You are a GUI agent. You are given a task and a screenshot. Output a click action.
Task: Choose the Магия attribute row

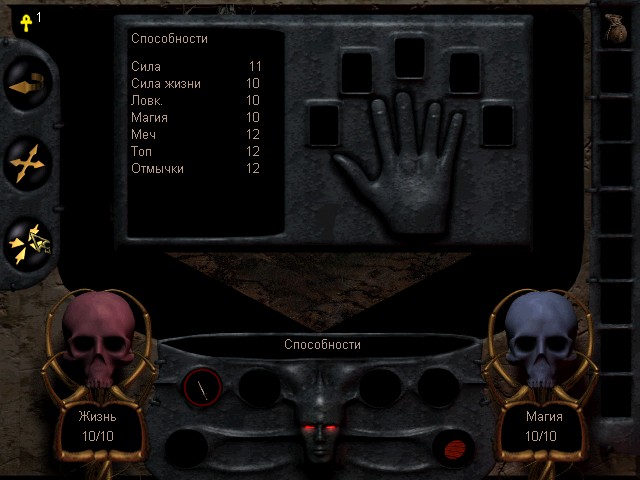[196, 117]
